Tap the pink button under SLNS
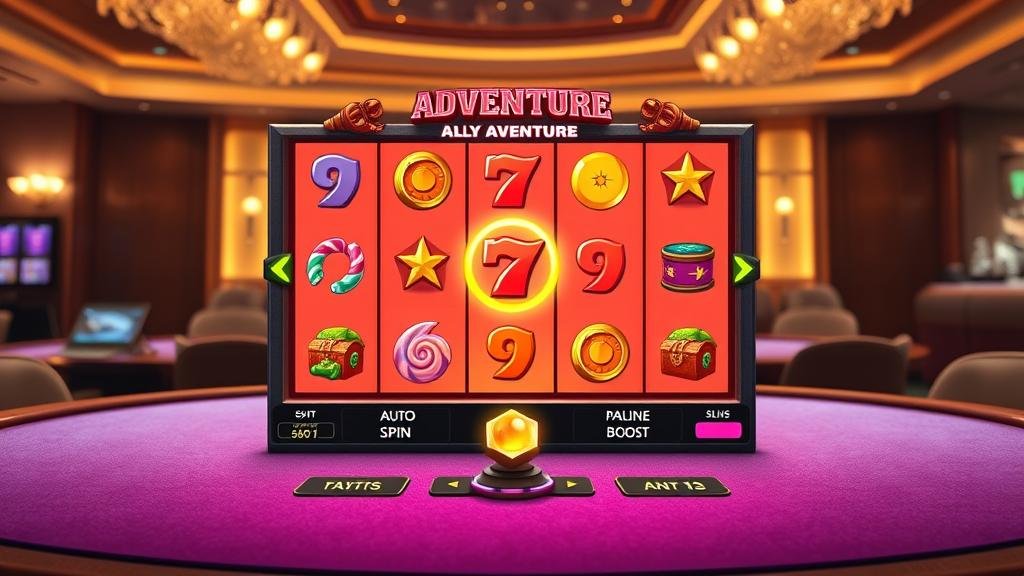The width and height of the screenshot is (1024, 576). 718,431
